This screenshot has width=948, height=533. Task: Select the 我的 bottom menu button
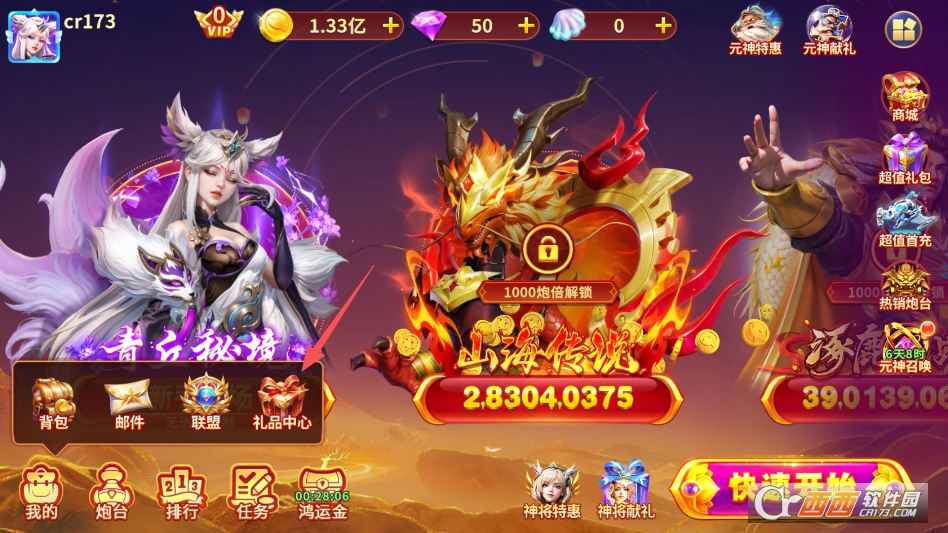point(41,492)
